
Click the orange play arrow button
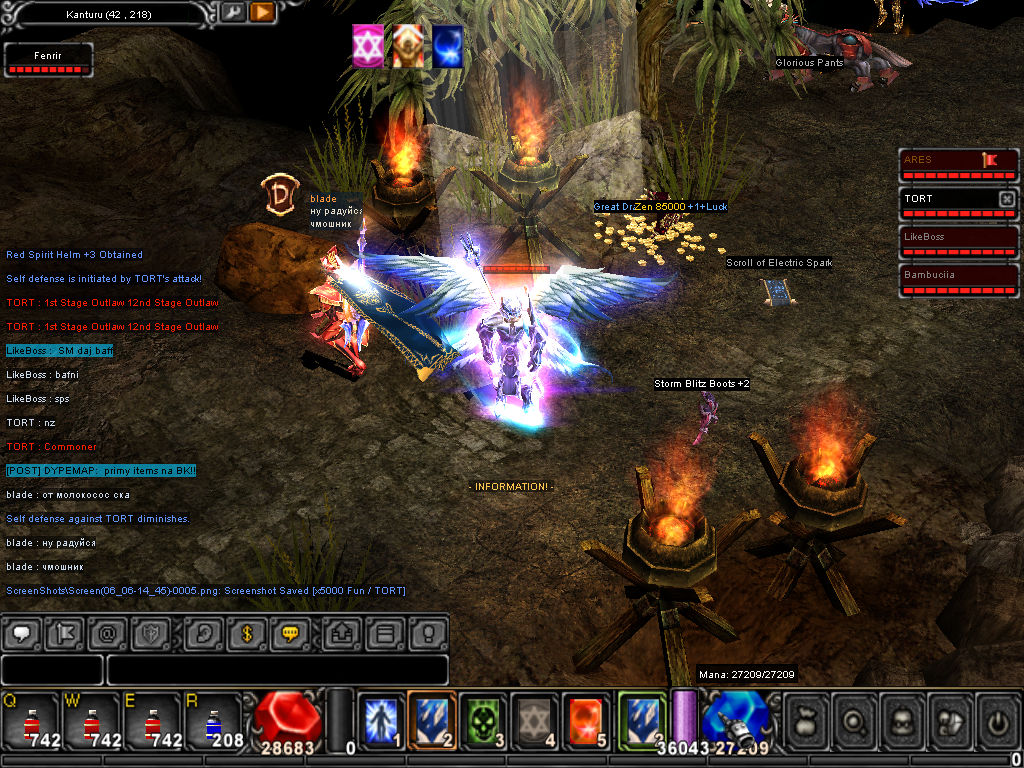click(x=262, y=13)
